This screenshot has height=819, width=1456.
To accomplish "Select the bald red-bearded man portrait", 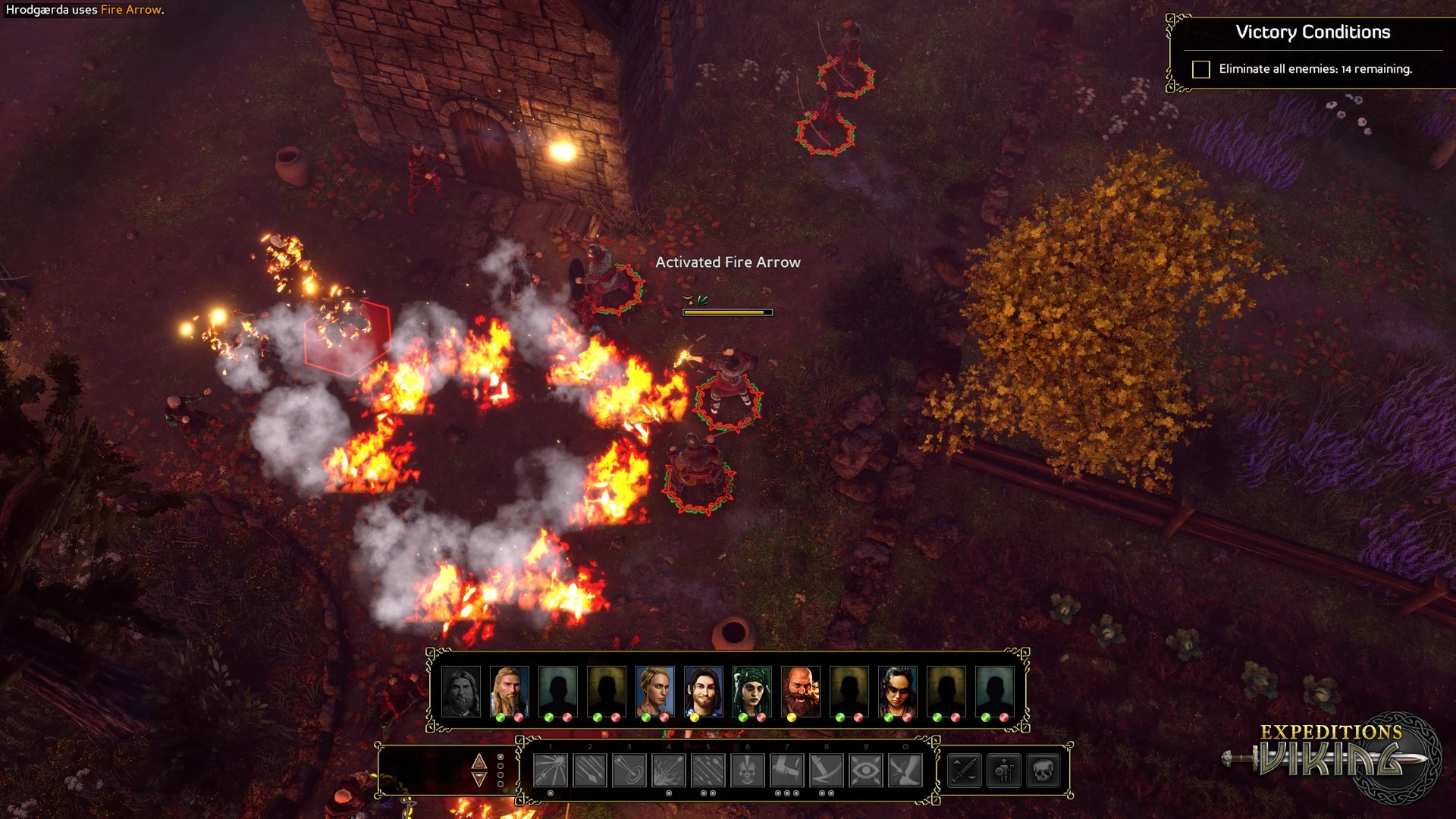I will point(800,691).
